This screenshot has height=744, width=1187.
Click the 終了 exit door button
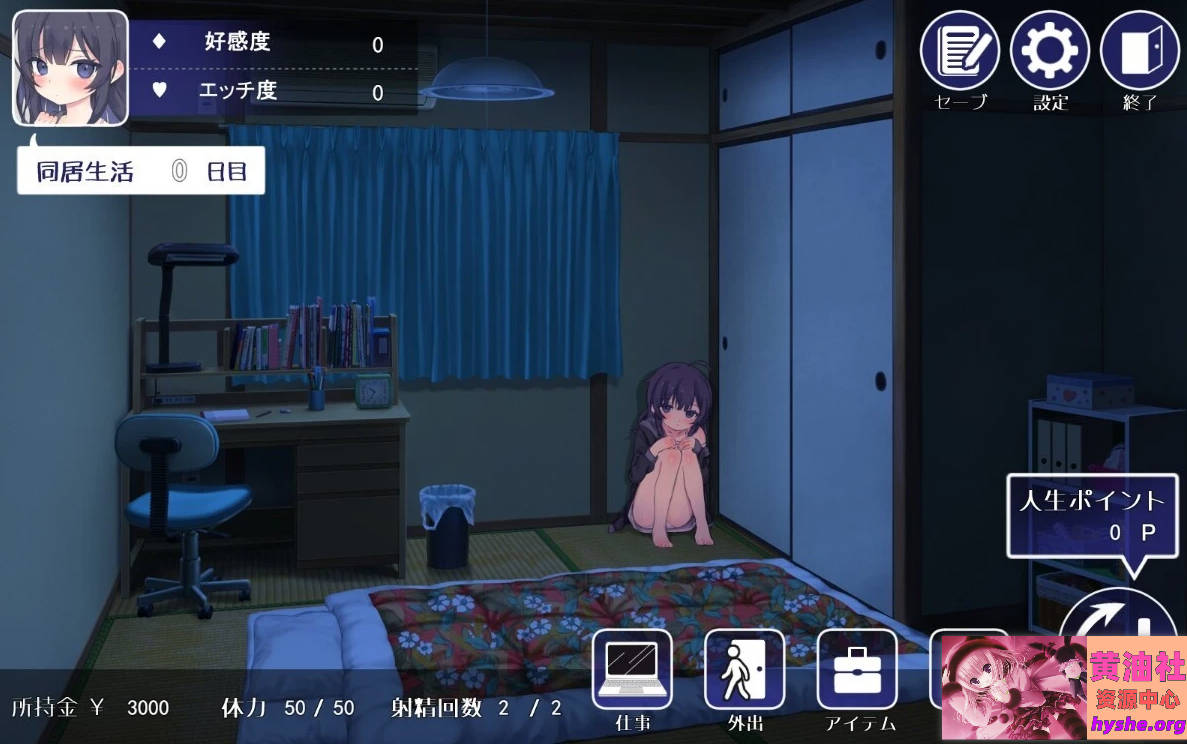click(x=1139, y=51)
